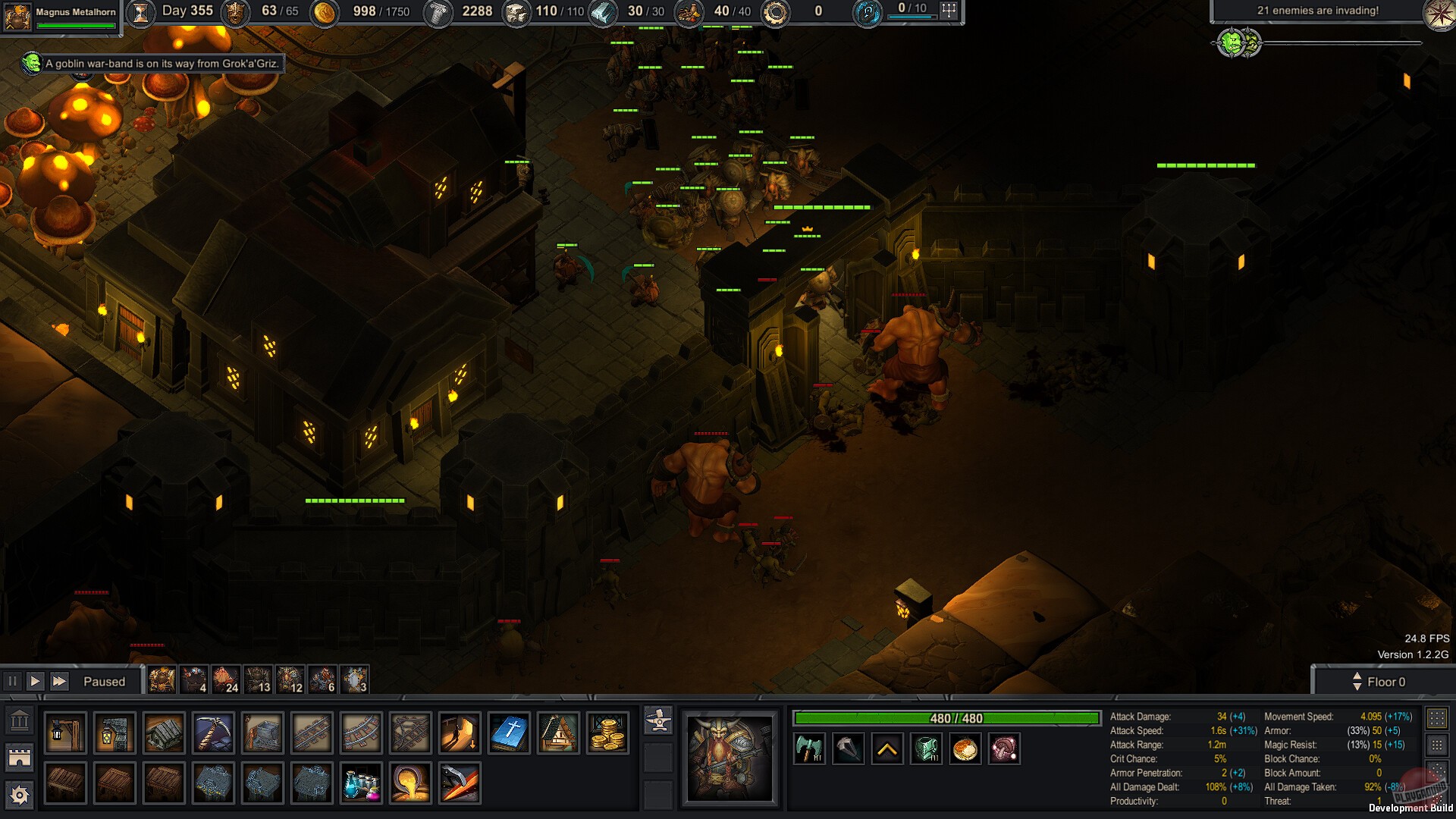Open the temple buildings category tab
The height and width of the screenshot is (819, 1456).
click(x=17, y=719)
